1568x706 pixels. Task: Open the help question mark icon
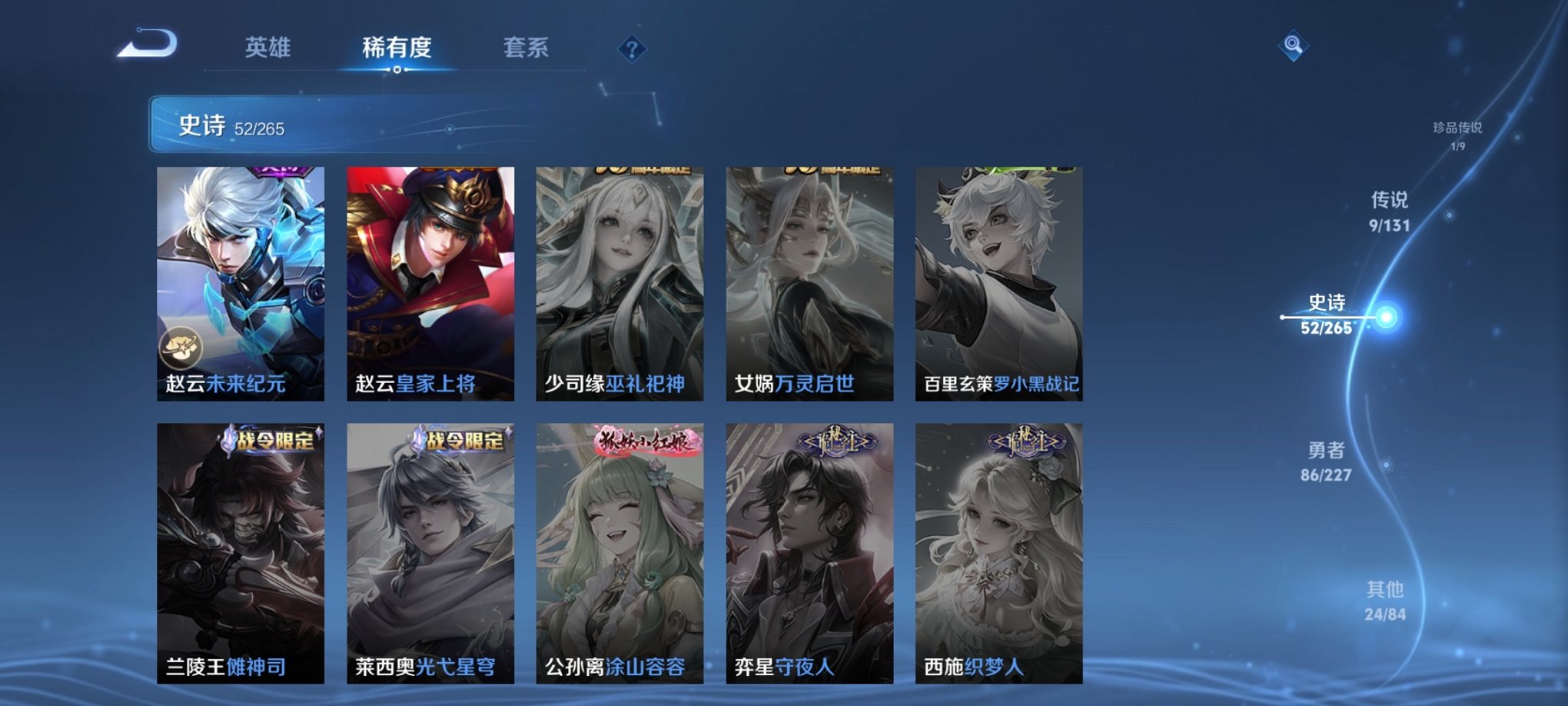click(x=632, y=50)
